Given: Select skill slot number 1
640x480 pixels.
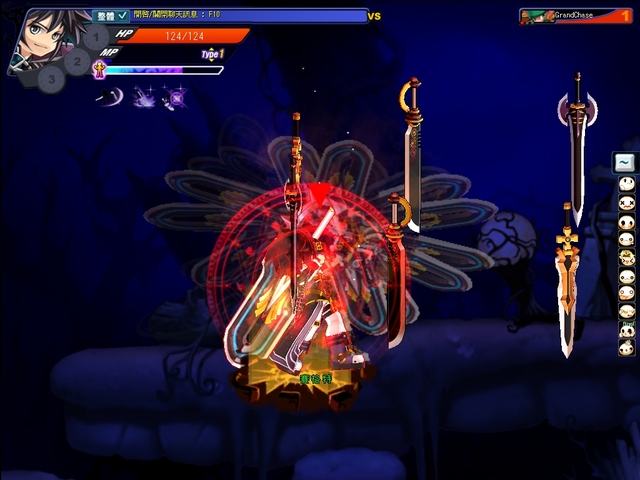Looking at the screenshot, I should point(96,39).
